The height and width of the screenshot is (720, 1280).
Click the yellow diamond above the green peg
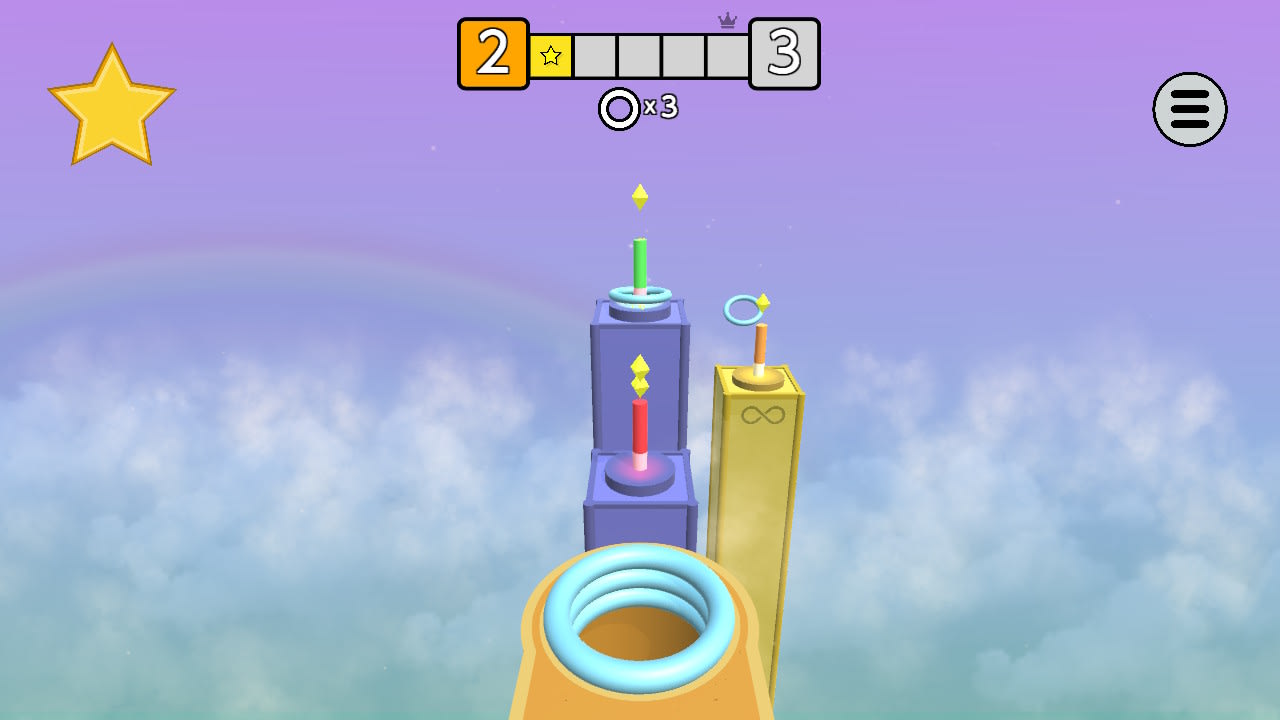pyautogui.click(x=639, y=195)
